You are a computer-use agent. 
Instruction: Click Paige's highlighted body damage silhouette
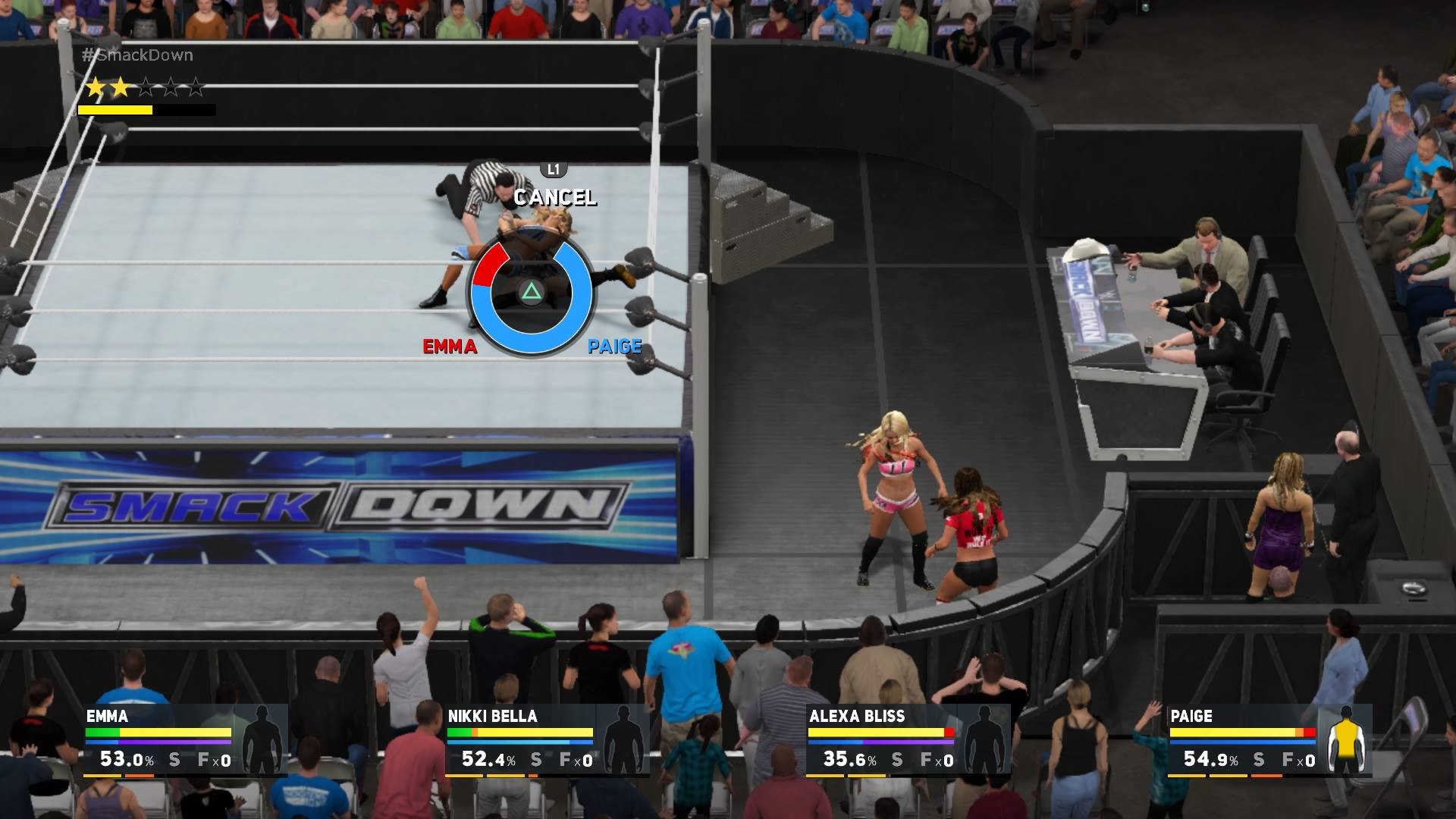[1346, 740]
